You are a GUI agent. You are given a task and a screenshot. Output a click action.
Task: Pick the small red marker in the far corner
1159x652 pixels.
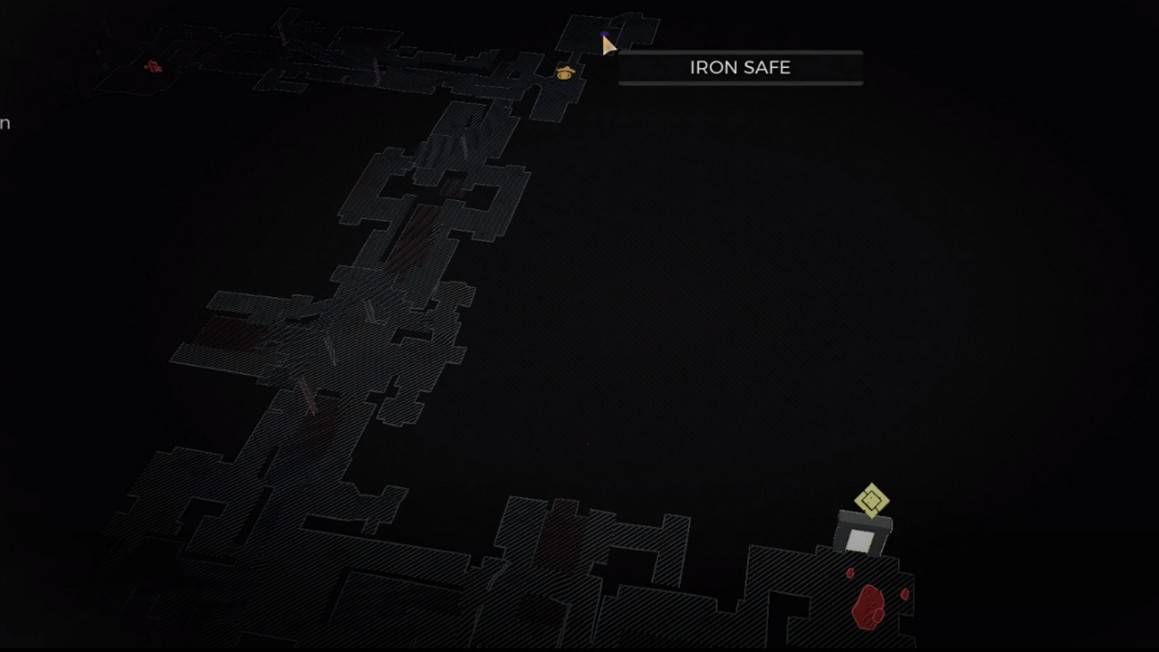point(153,67)
